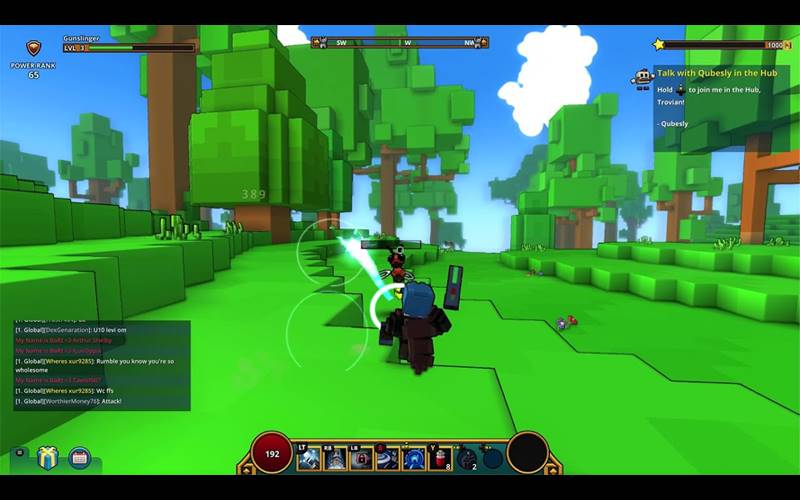Image resolution: width=800 pixels, height=500 pixels.
Task: Click the Qubesly portrait icon
Action: tap(642, 79)
